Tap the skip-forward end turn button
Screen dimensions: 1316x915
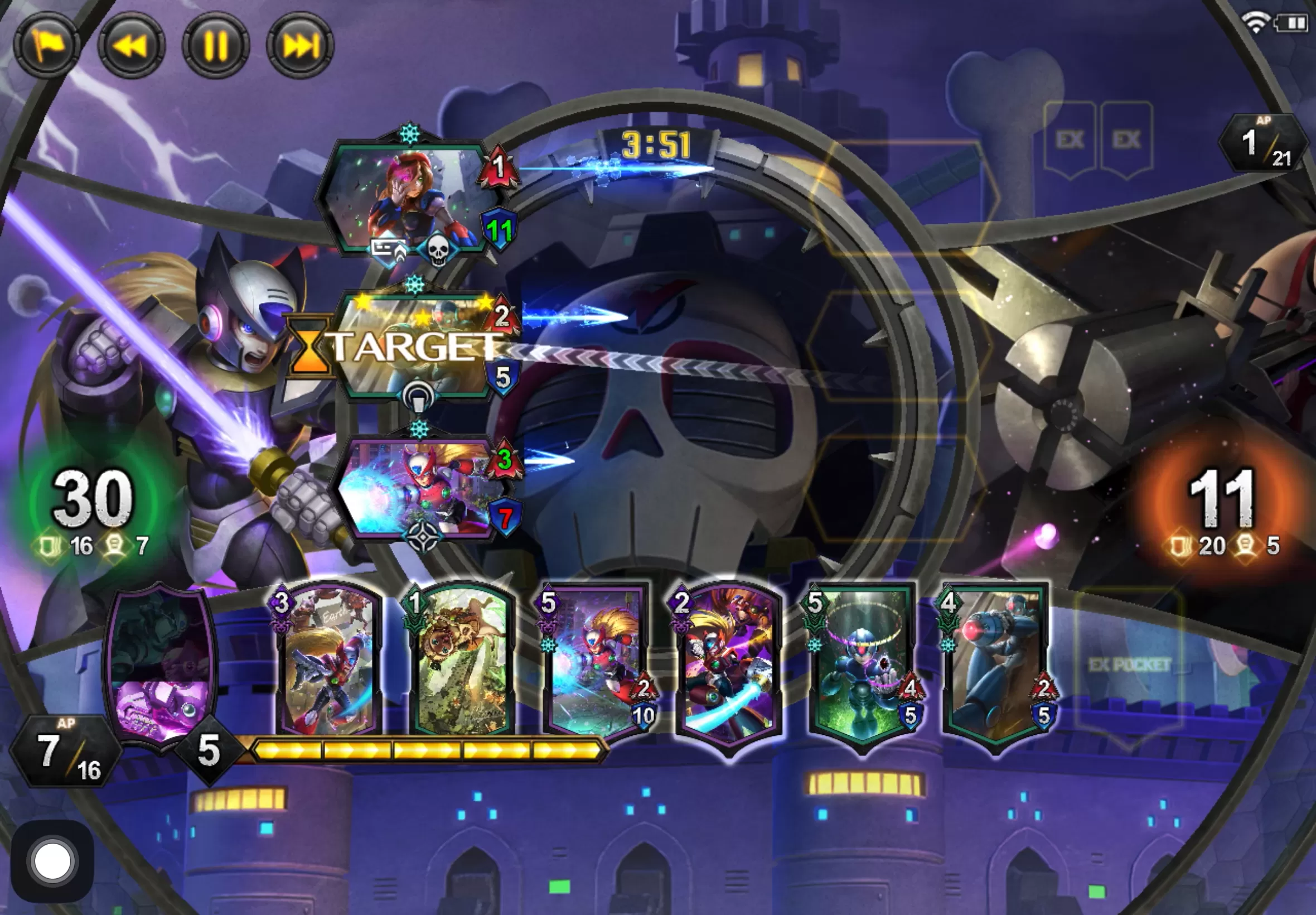click(x=300, y=46)
